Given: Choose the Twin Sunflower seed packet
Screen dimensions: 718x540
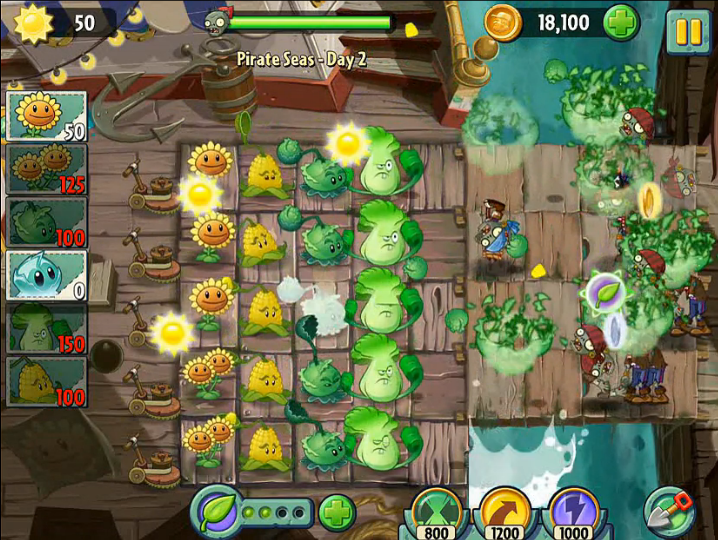Looking at the screenshot, I should (46, 168).
